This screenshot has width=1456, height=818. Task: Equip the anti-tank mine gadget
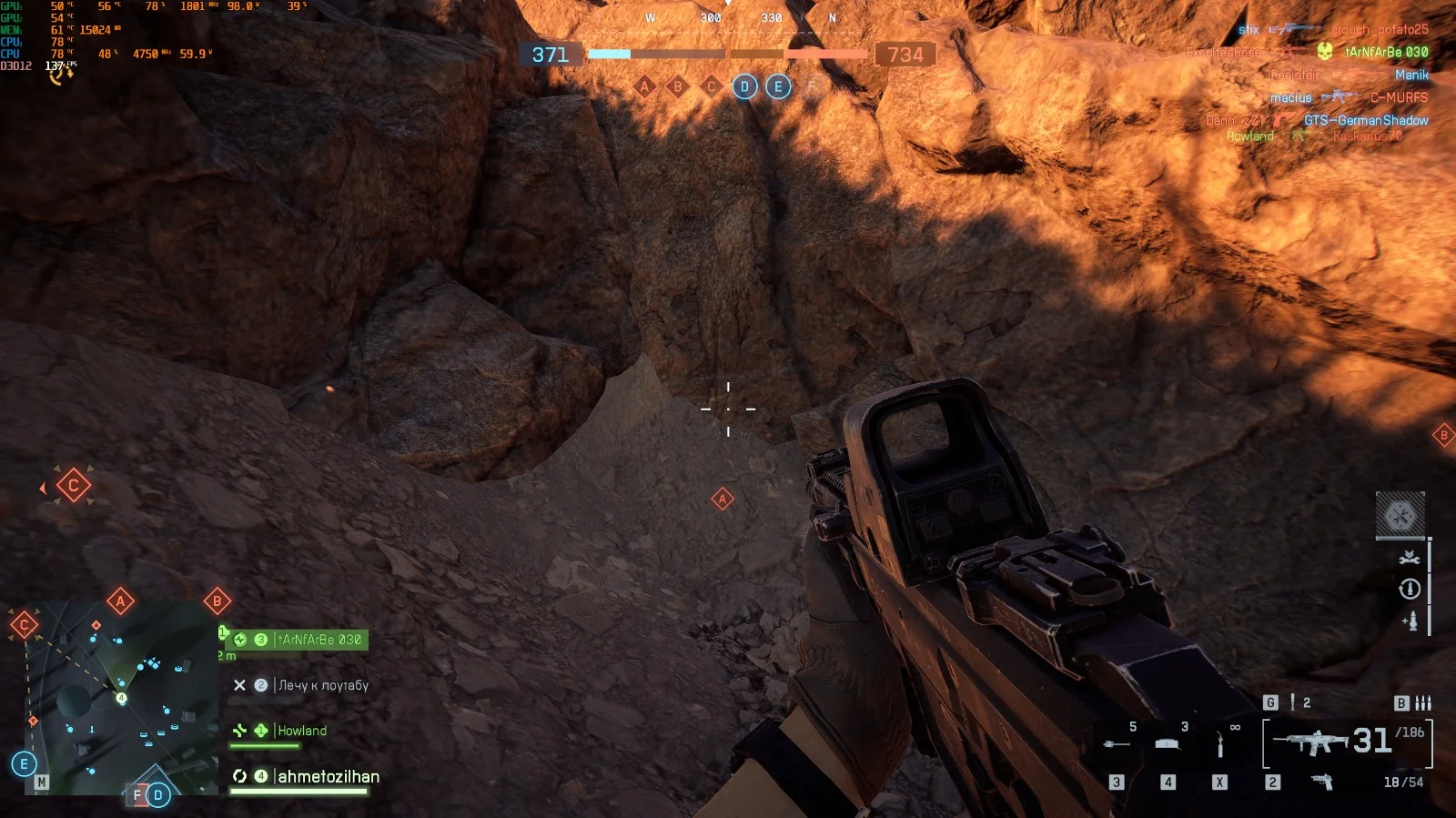click(x=1168, y=744)
